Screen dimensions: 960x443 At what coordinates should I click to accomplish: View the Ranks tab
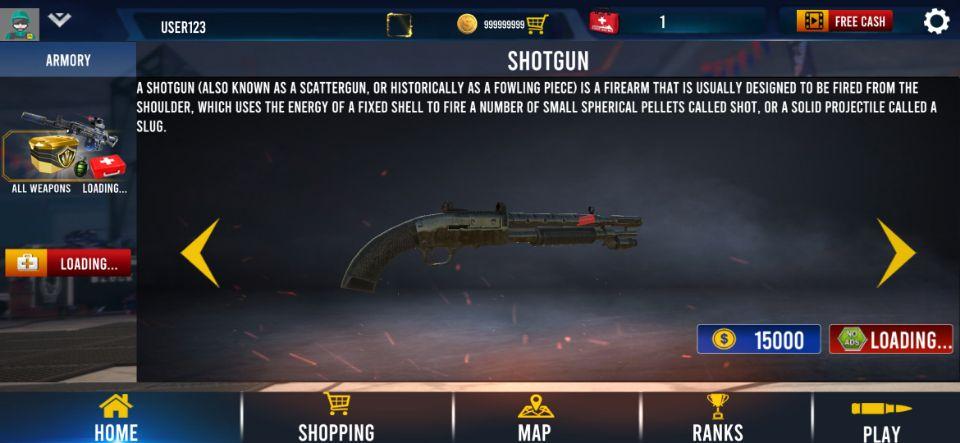(x=717, y=418)
